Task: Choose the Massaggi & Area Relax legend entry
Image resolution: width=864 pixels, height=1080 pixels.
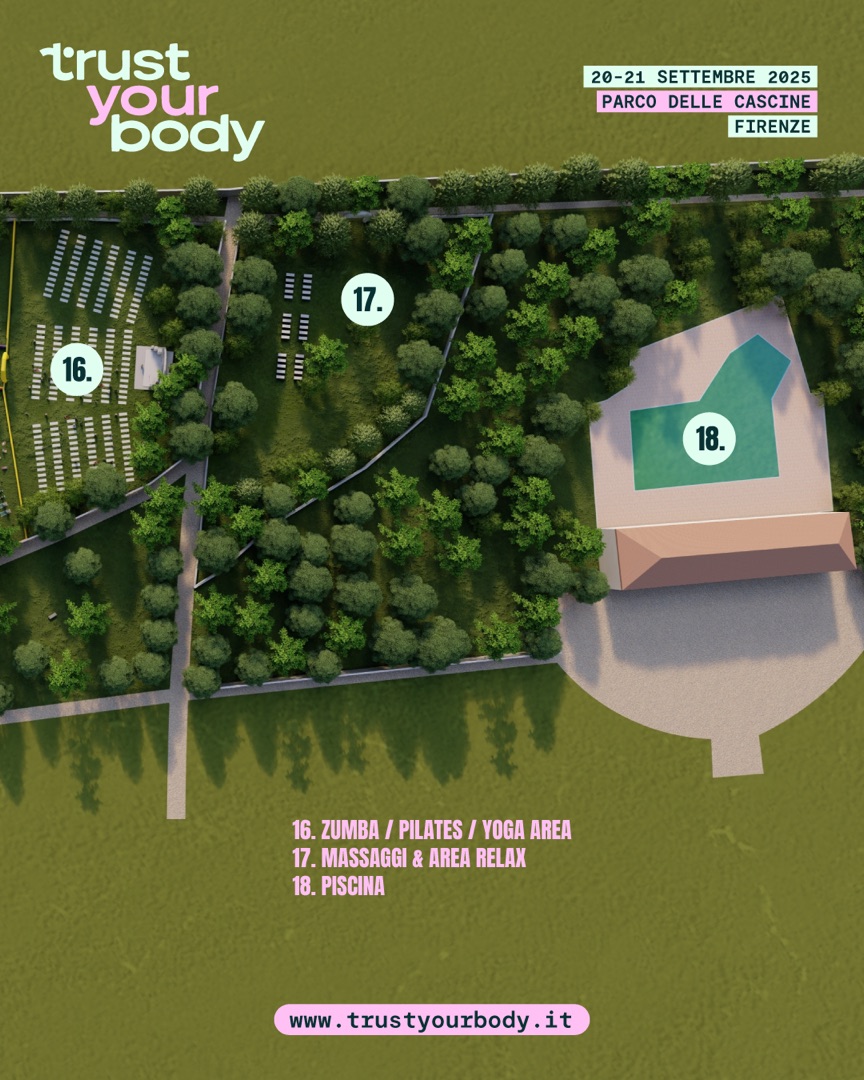Action: click(x=408, y=858)
